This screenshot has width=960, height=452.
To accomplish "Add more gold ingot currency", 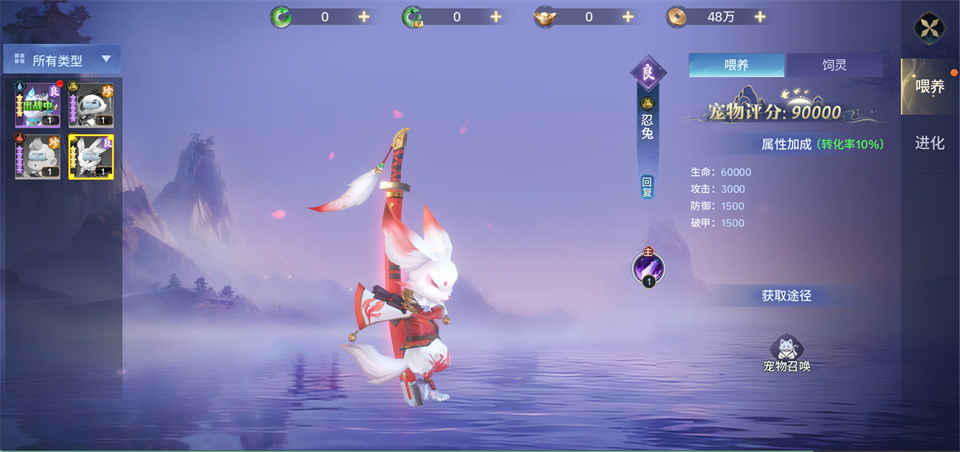I will (x=628, y=17).
